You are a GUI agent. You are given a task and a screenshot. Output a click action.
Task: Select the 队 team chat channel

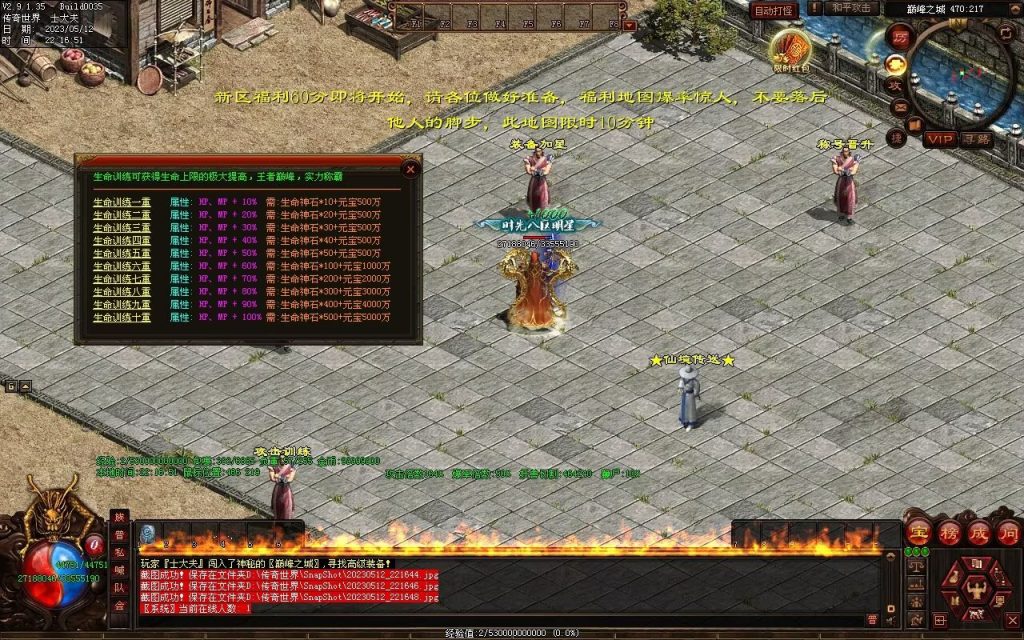click(119, 588)
